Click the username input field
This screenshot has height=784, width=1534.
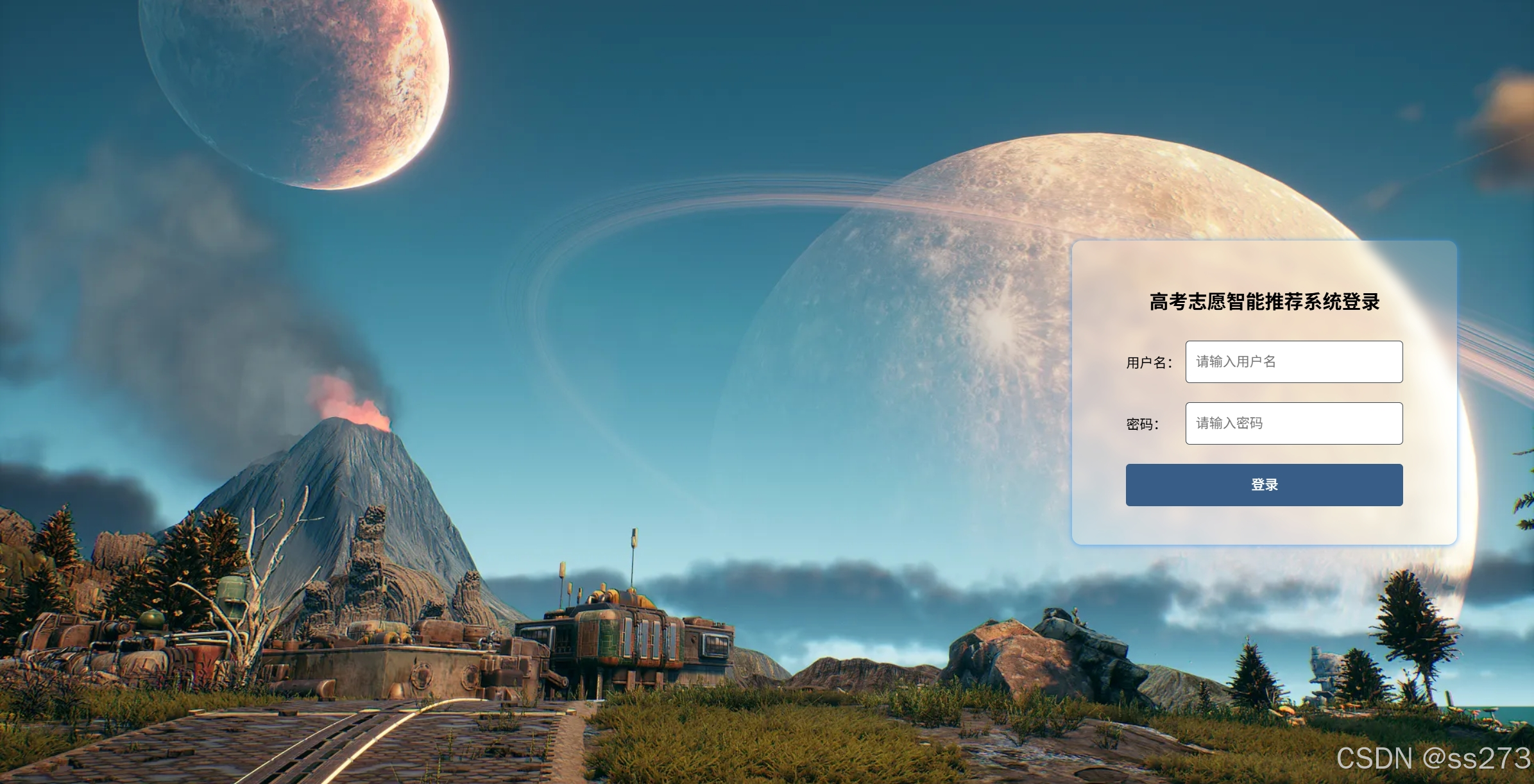1293,362
